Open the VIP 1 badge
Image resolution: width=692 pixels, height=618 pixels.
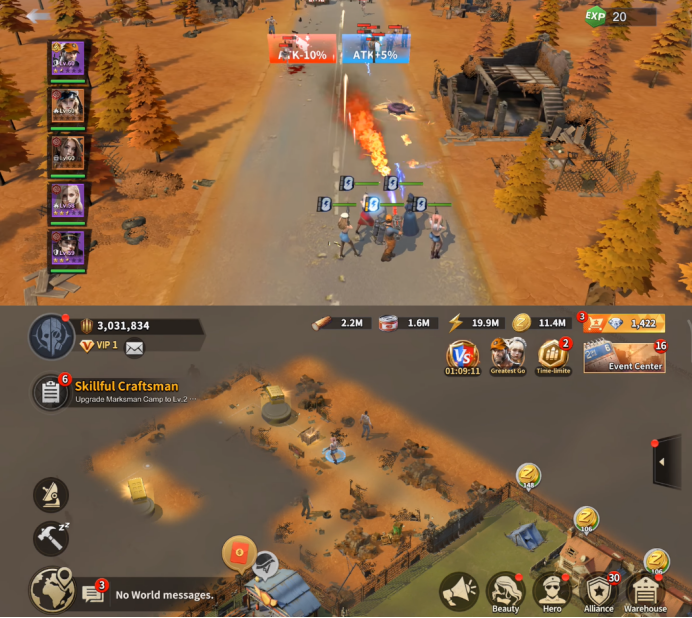99,346
